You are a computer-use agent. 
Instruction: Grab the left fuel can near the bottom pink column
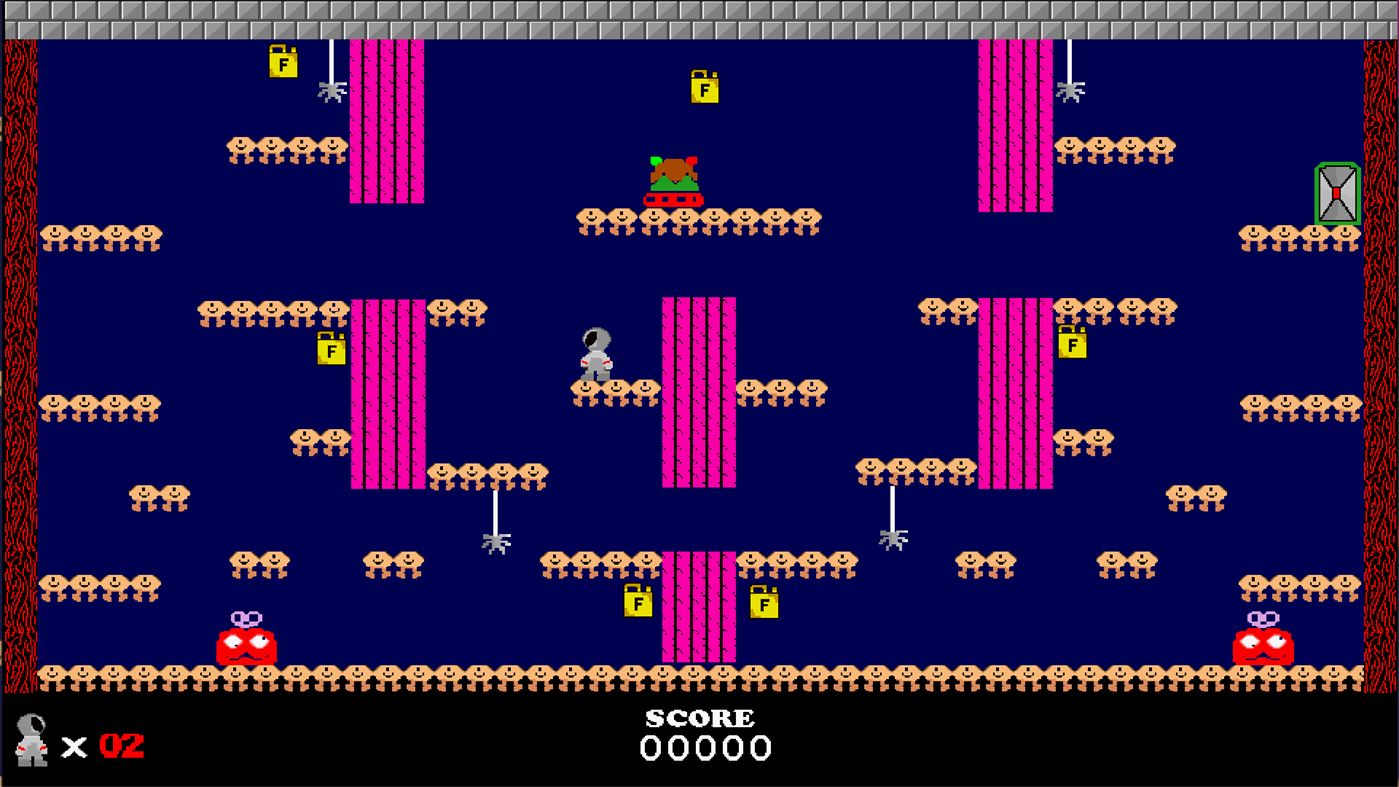point(637,603)
